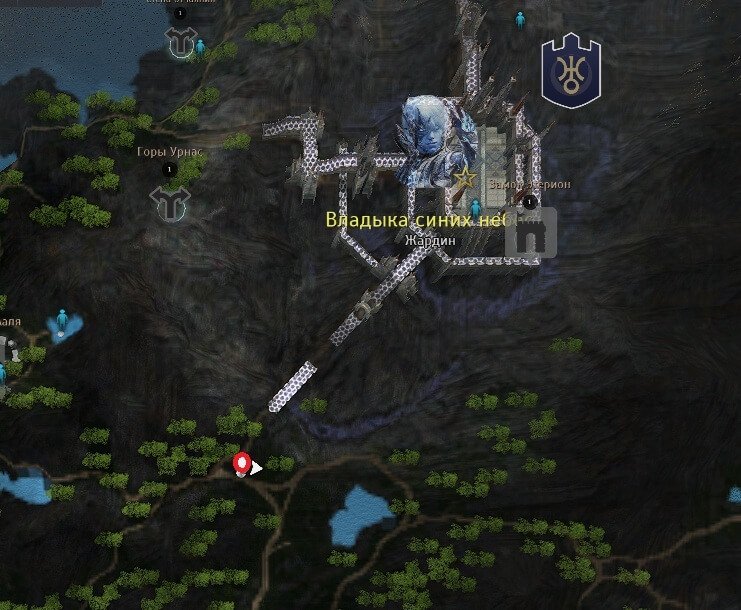741x610 pixels.
Task: Click the gold star marker in the castle
Action: (464, 179)
